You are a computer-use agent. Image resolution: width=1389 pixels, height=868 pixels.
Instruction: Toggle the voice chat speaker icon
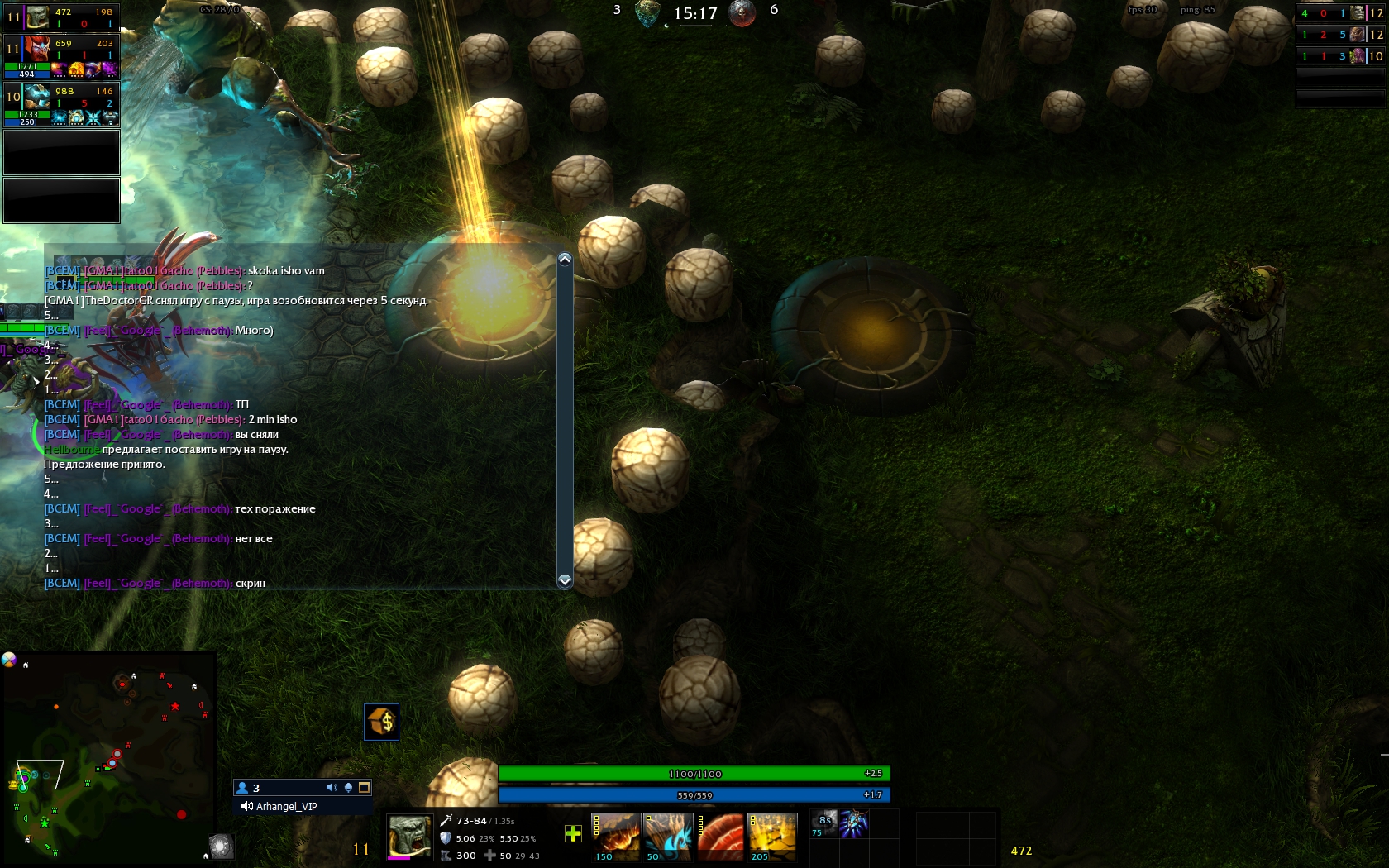332,788
